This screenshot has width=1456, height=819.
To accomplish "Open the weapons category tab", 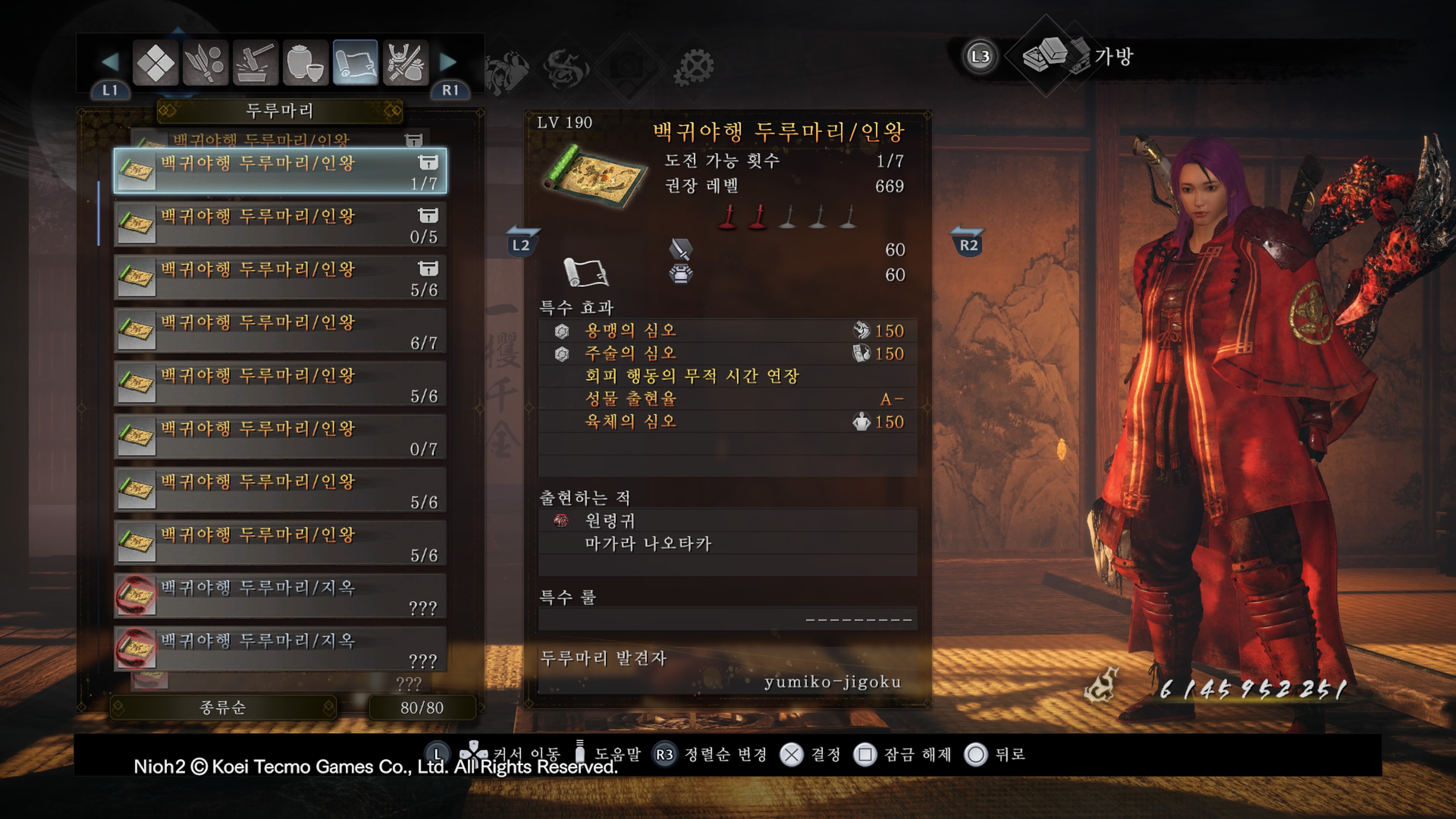I will click(x=205, y=62).
